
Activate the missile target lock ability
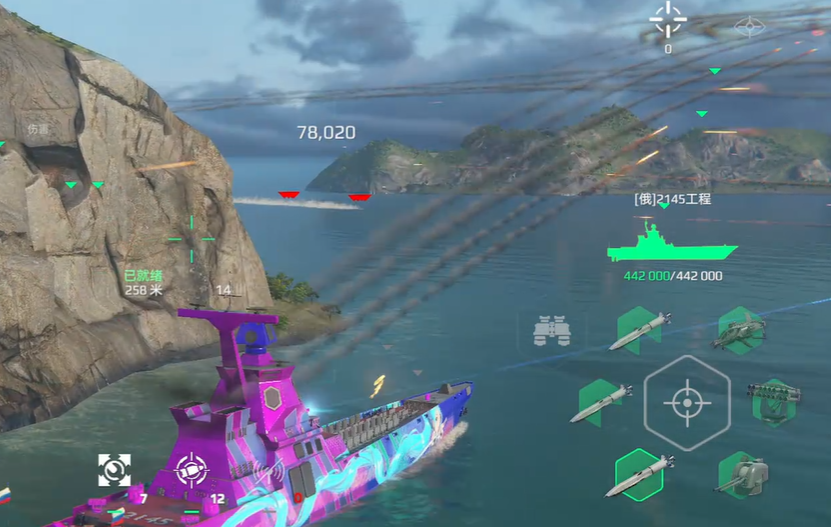tap(190, 469)
